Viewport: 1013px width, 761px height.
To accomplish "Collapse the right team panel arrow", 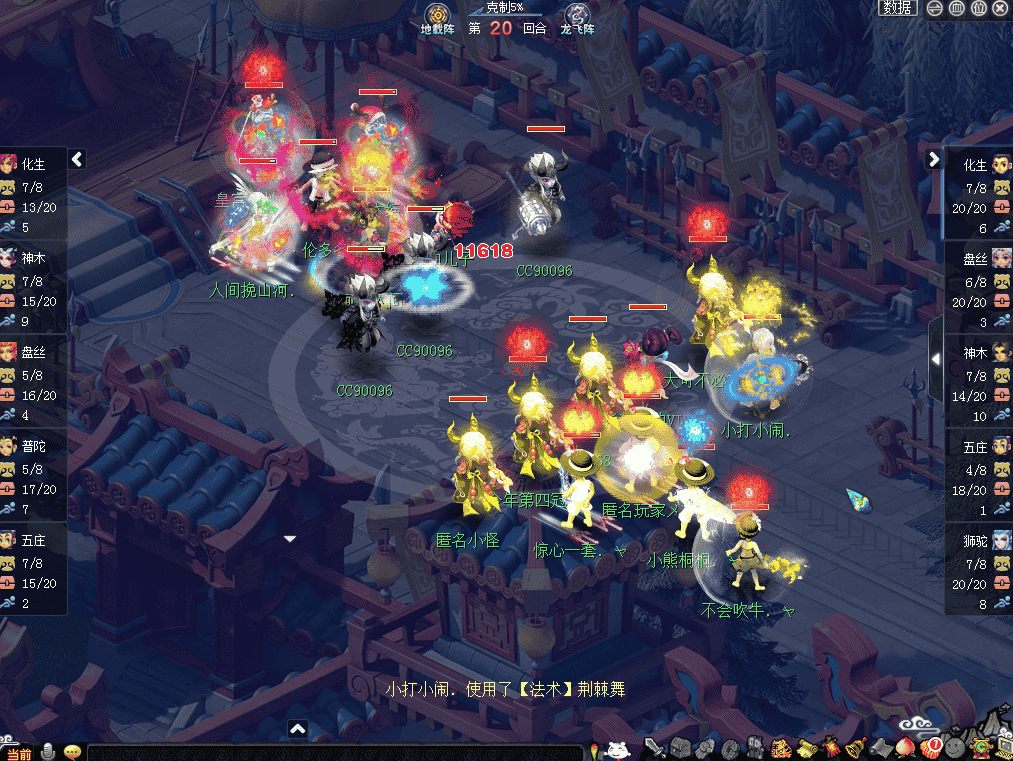I will click(x=933, y=159).
